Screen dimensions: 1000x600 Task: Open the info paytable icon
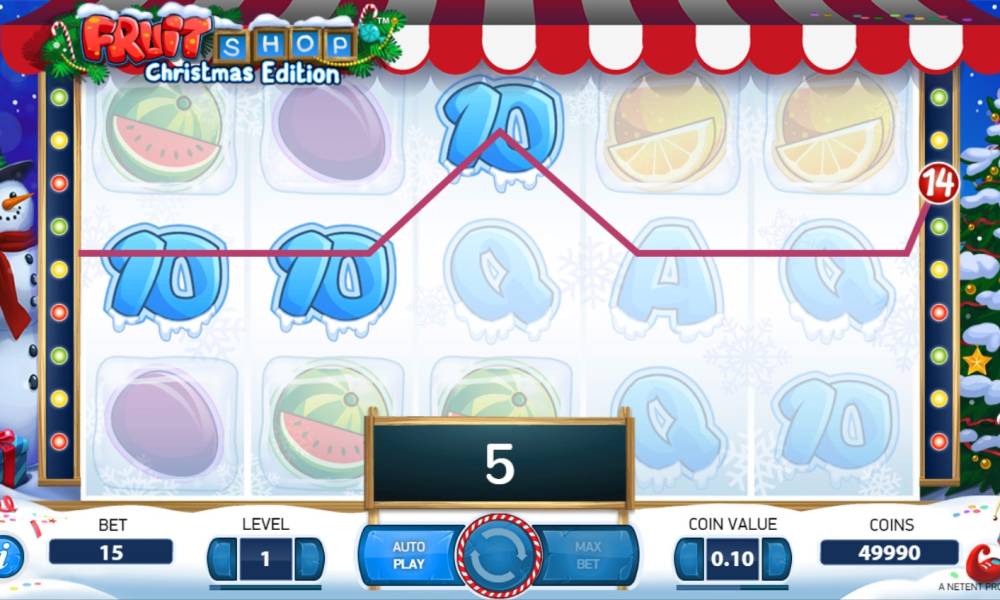tap(8, 552)
